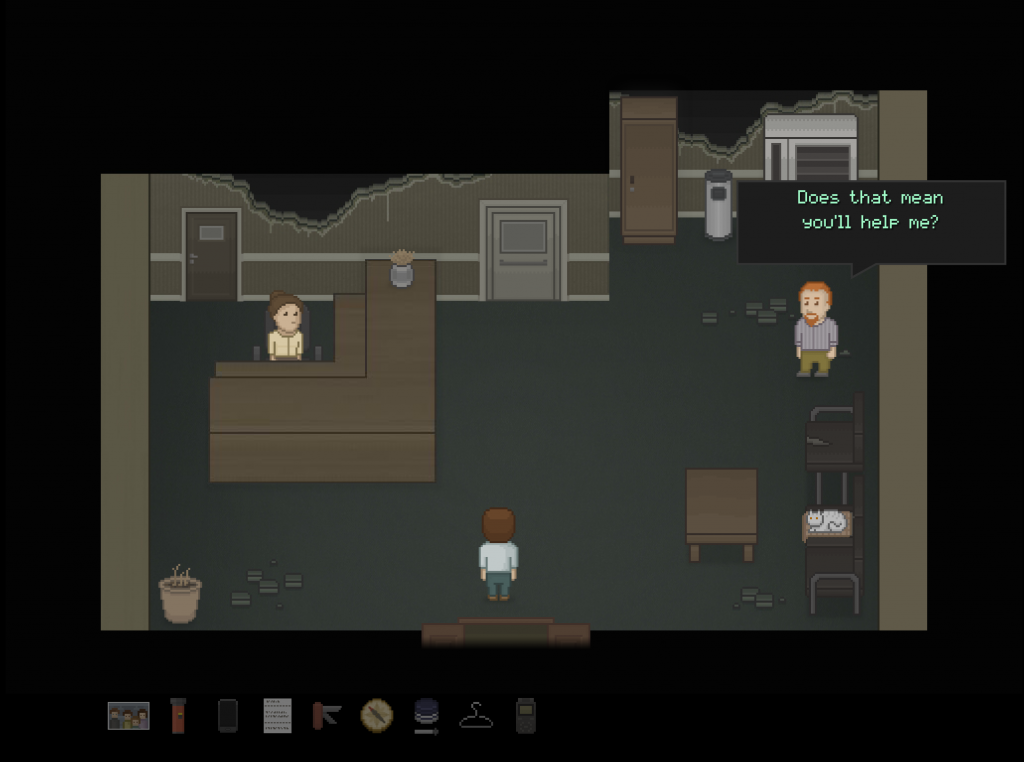Advance the "Does that mean you'll help me?" dialogue
1024x762 pixels.
point(870,222)
